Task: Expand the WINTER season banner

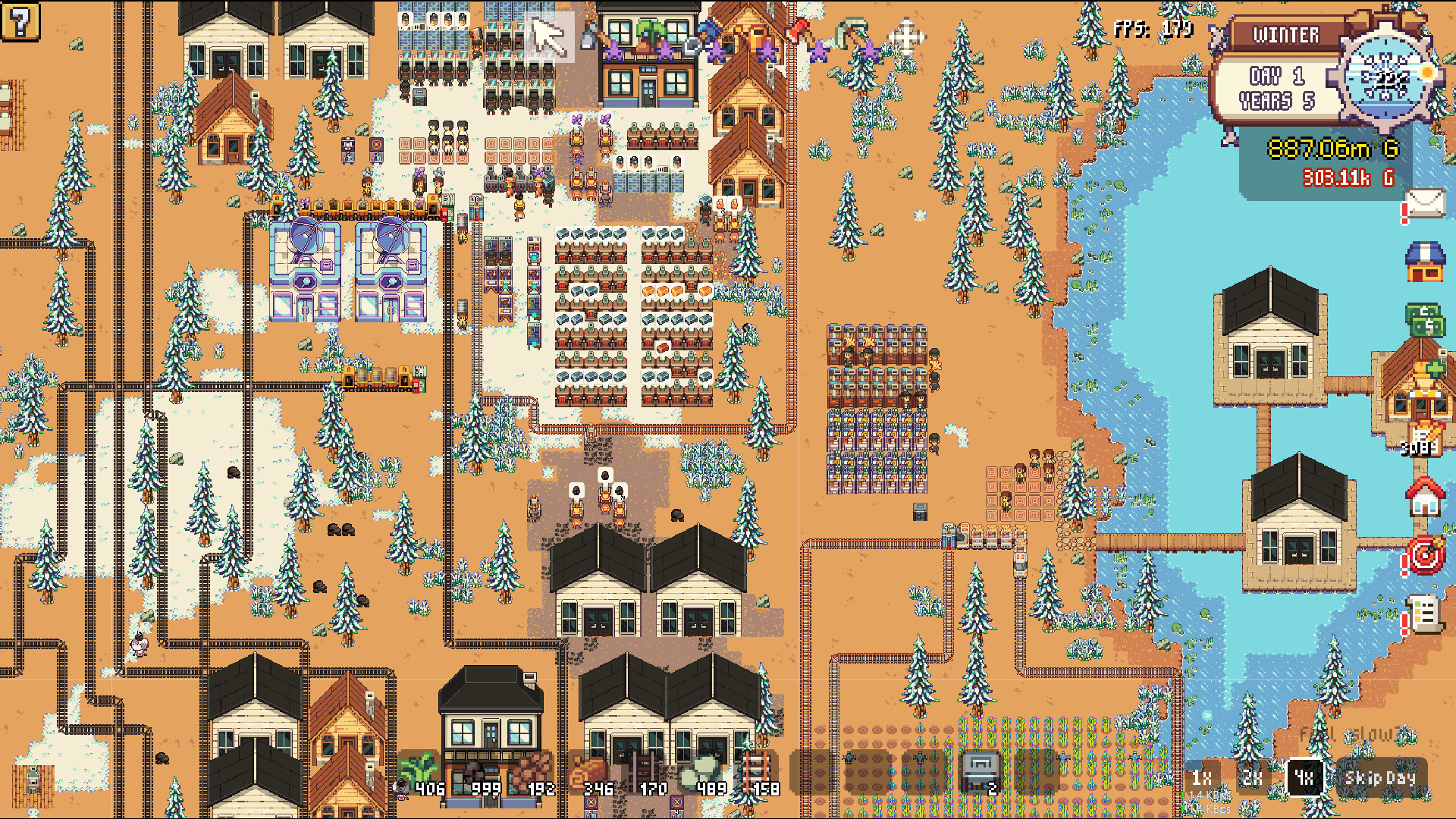Action: (x=1284, y=35)
